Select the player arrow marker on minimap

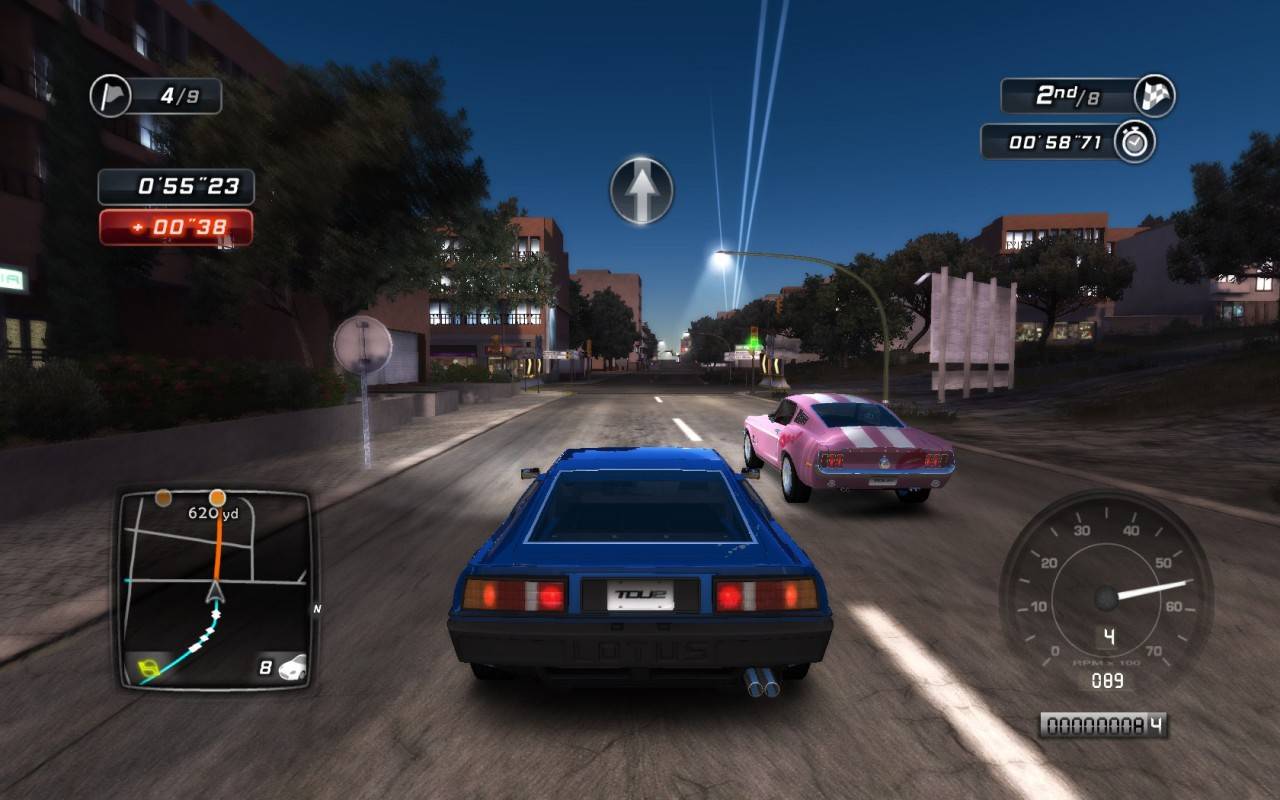(x=216, y=593)
